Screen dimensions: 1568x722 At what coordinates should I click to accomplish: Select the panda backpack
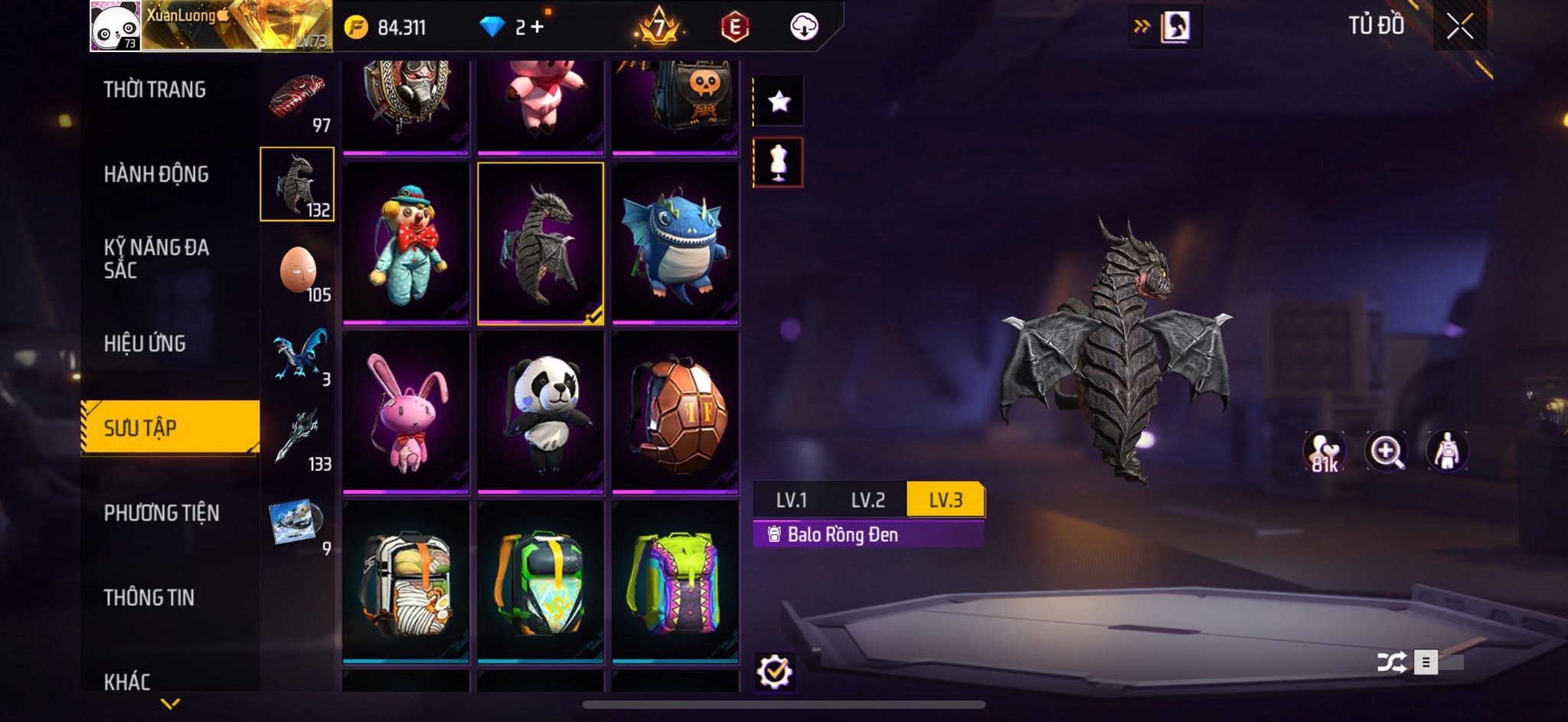[541, 411]
